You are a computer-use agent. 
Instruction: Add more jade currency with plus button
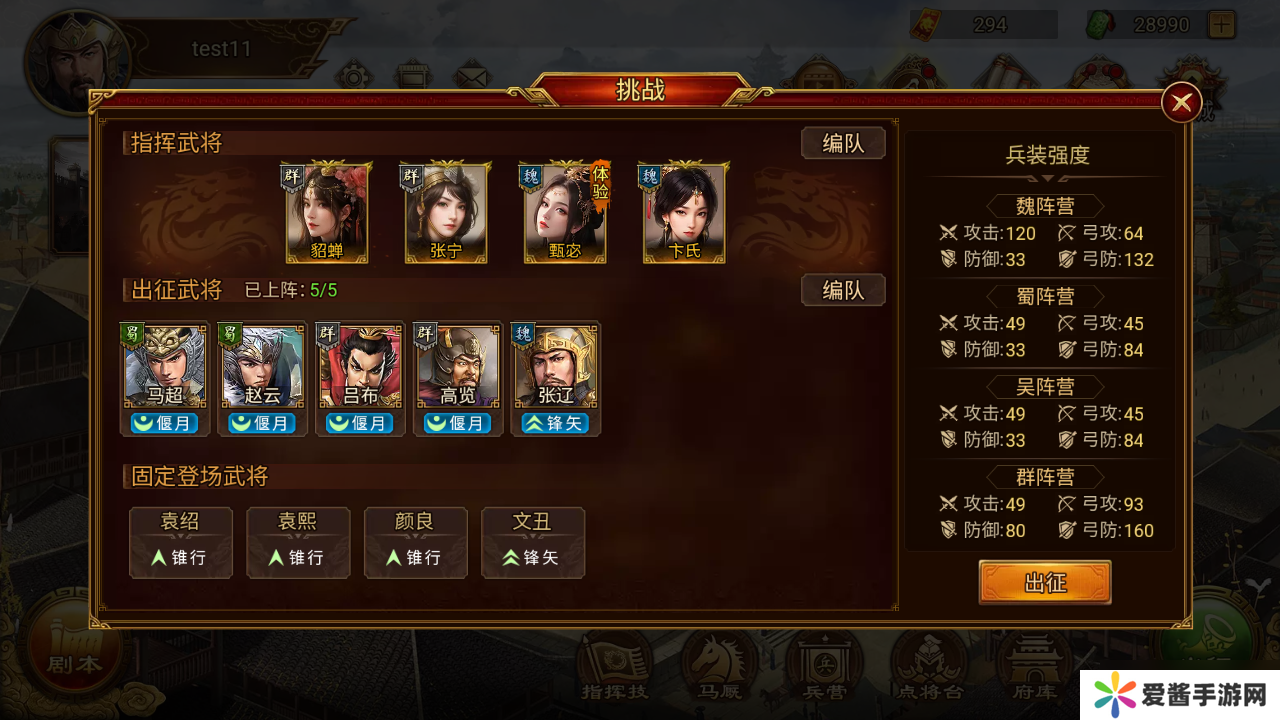[x=1221, y=24]
